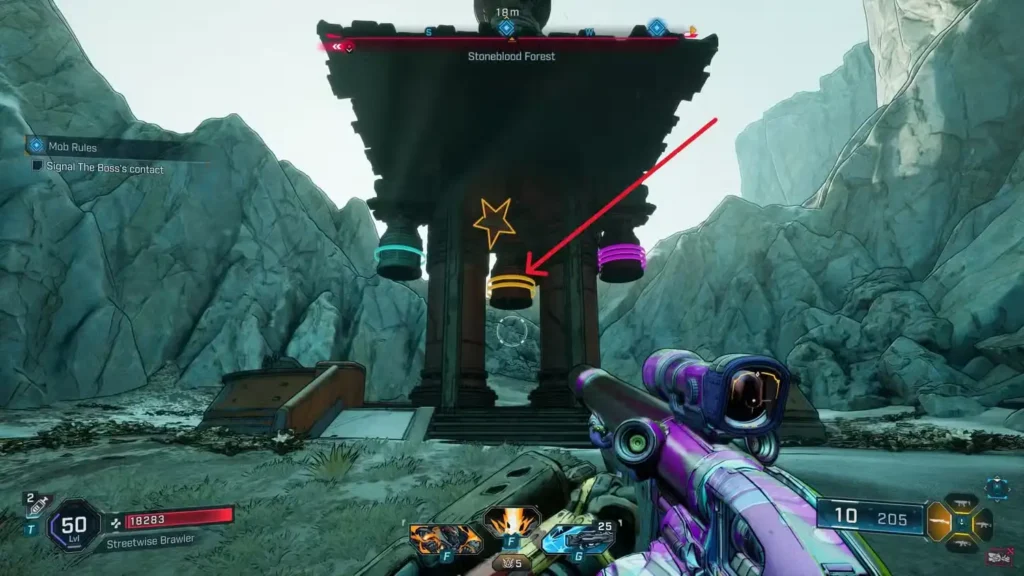Select the highlighted orange weapon slot
This screenshot has height=576, width=1024.
pyautogui.click(x=940, y=522)
